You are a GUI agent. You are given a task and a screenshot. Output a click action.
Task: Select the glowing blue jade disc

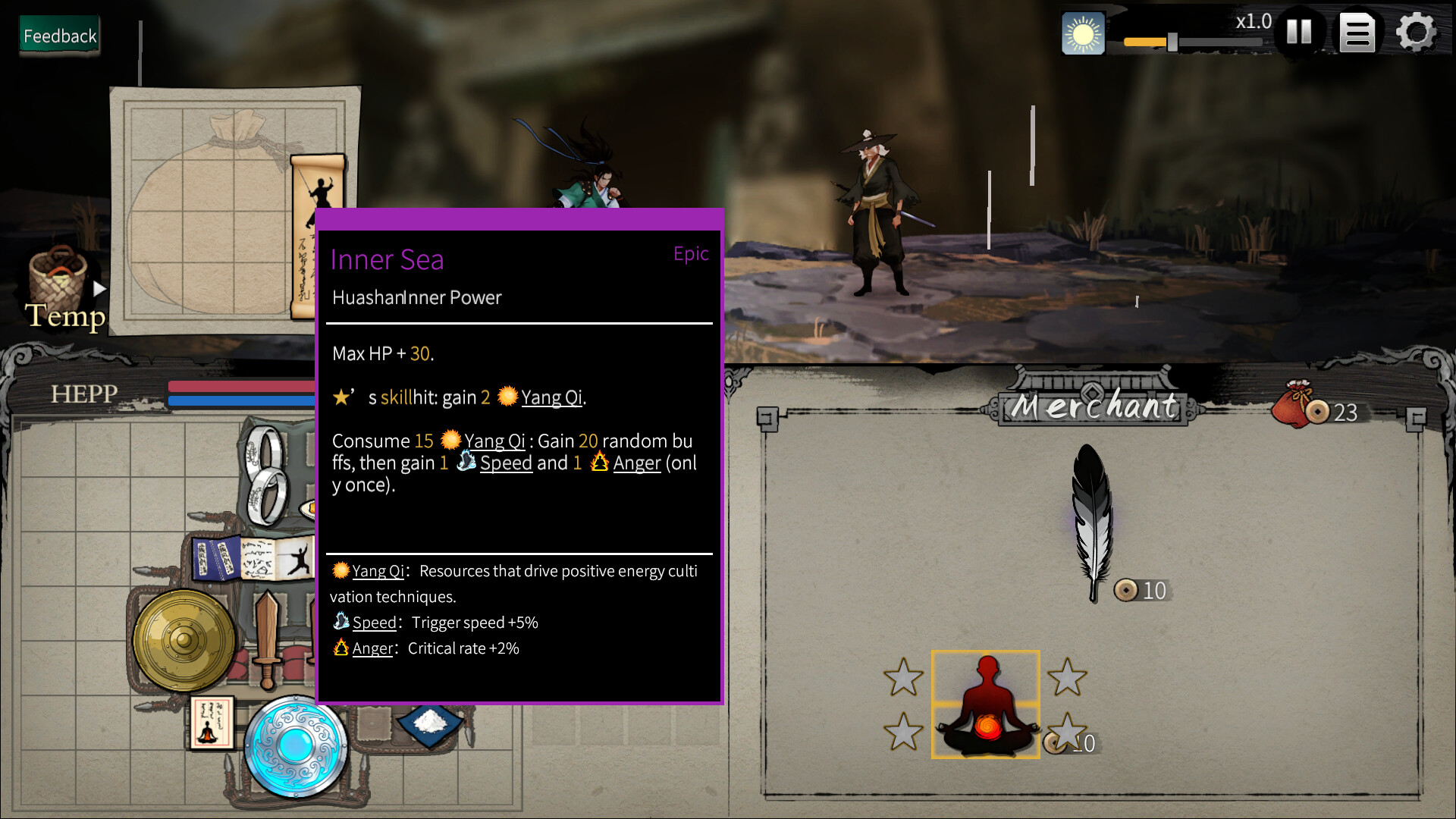coord(295,745)
